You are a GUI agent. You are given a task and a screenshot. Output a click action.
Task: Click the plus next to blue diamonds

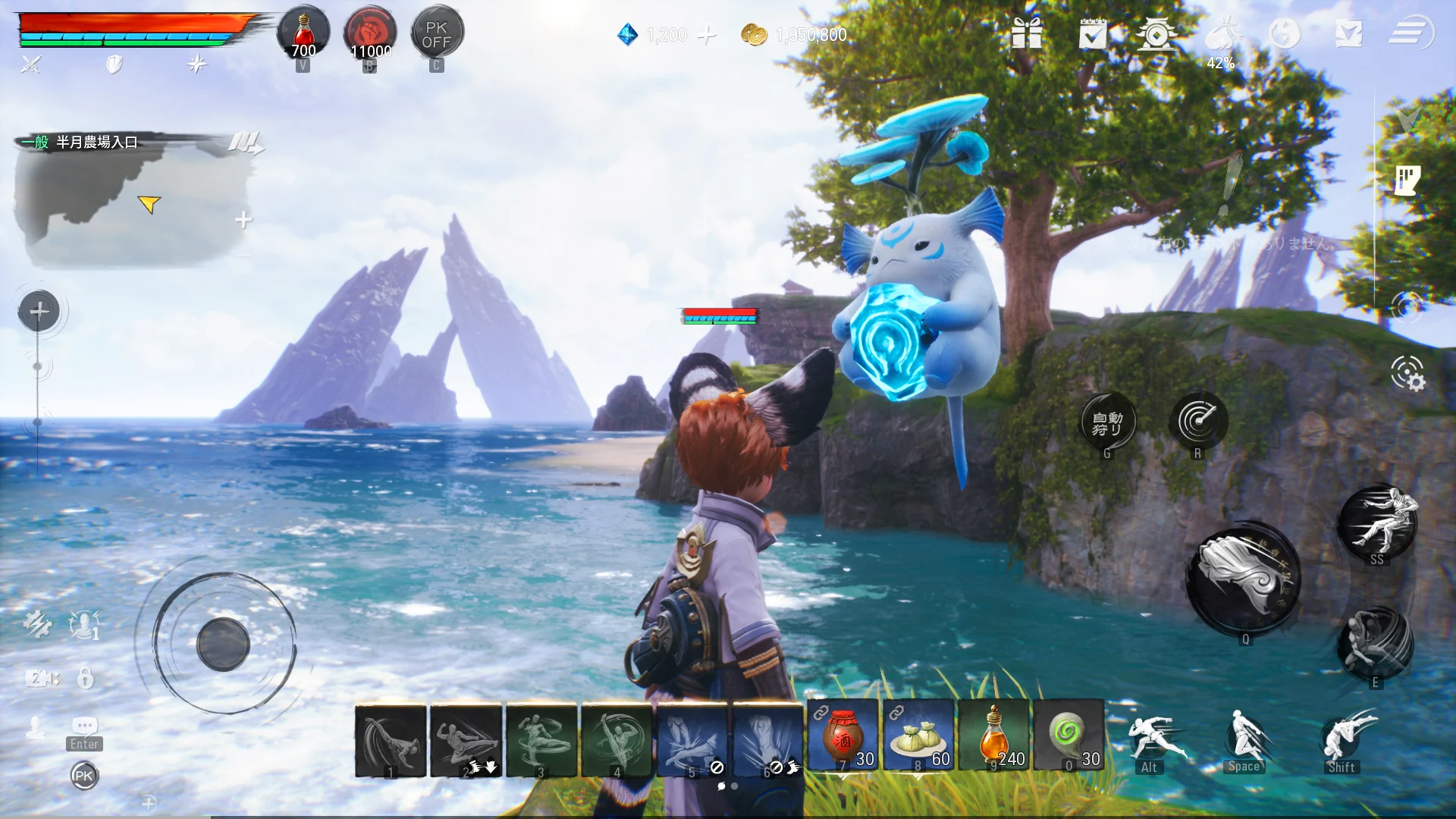(707, 35)
